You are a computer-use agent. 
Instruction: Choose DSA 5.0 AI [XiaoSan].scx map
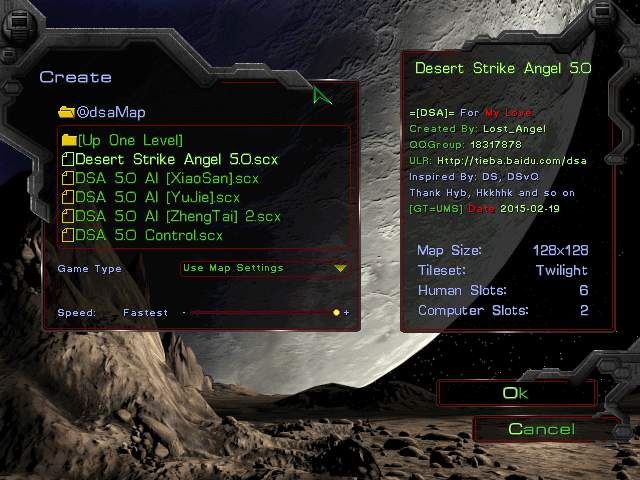(167, 178)
